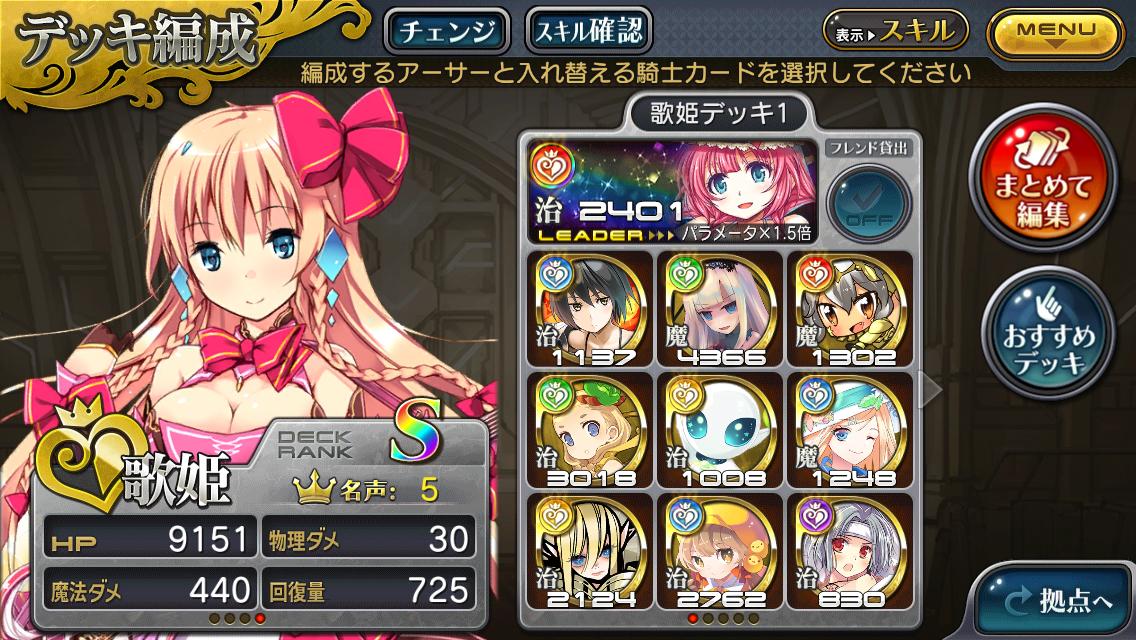
Task: Pick the knight card with 3018
Action: pyautogui.click(x=590, y=429)
